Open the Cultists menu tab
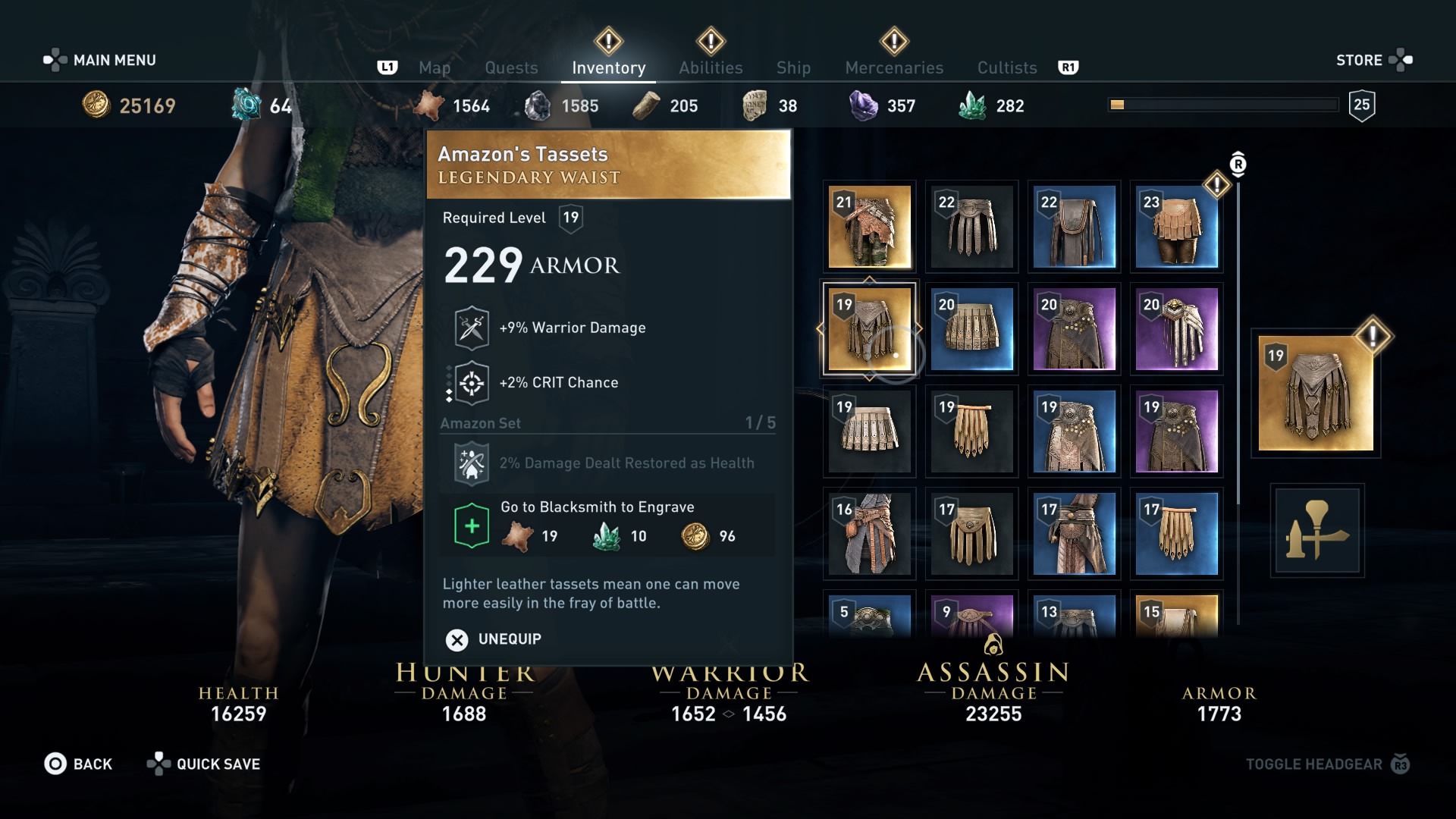 pos(1006,67)
